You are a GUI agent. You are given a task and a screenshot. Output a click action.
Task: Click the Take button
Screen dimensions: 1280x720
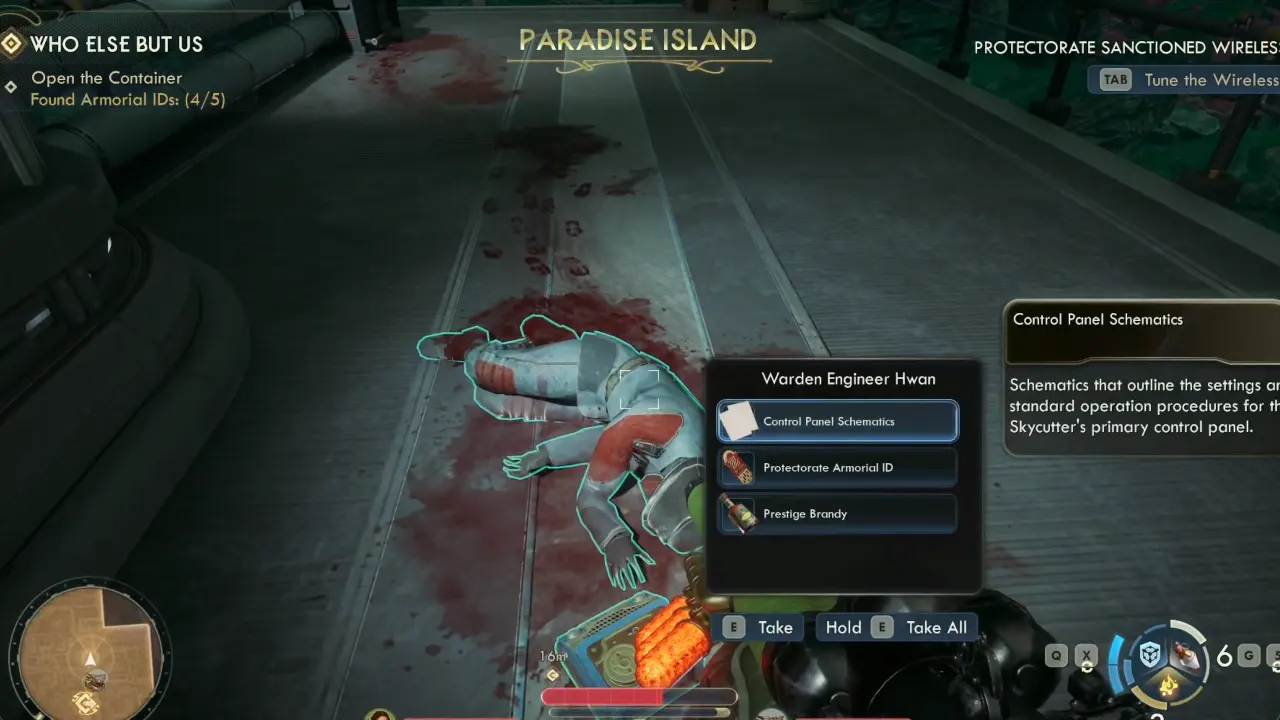pos(759,627)
